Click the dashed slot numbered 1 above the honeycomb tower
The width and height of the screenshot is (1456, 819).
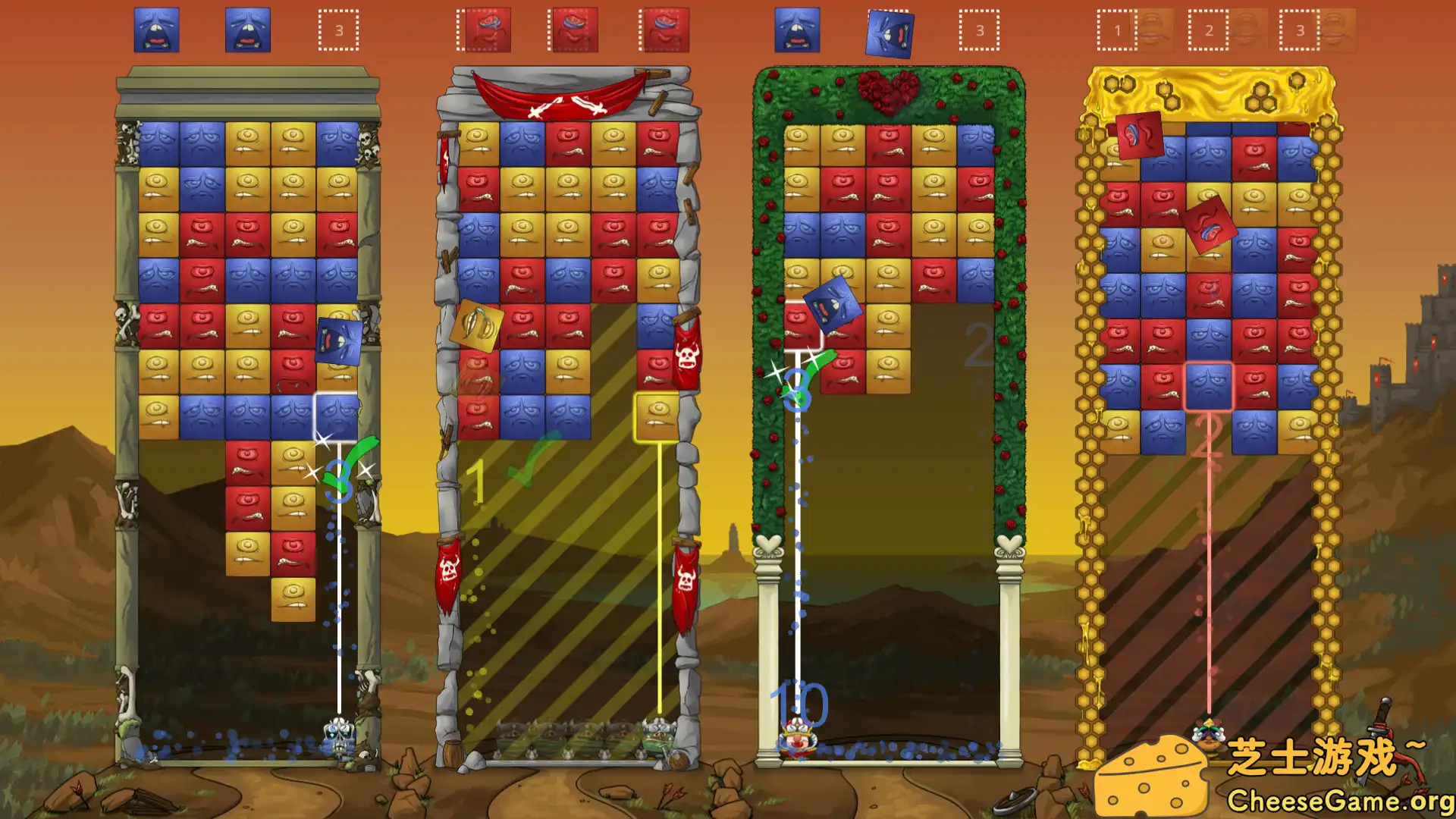1115,30
